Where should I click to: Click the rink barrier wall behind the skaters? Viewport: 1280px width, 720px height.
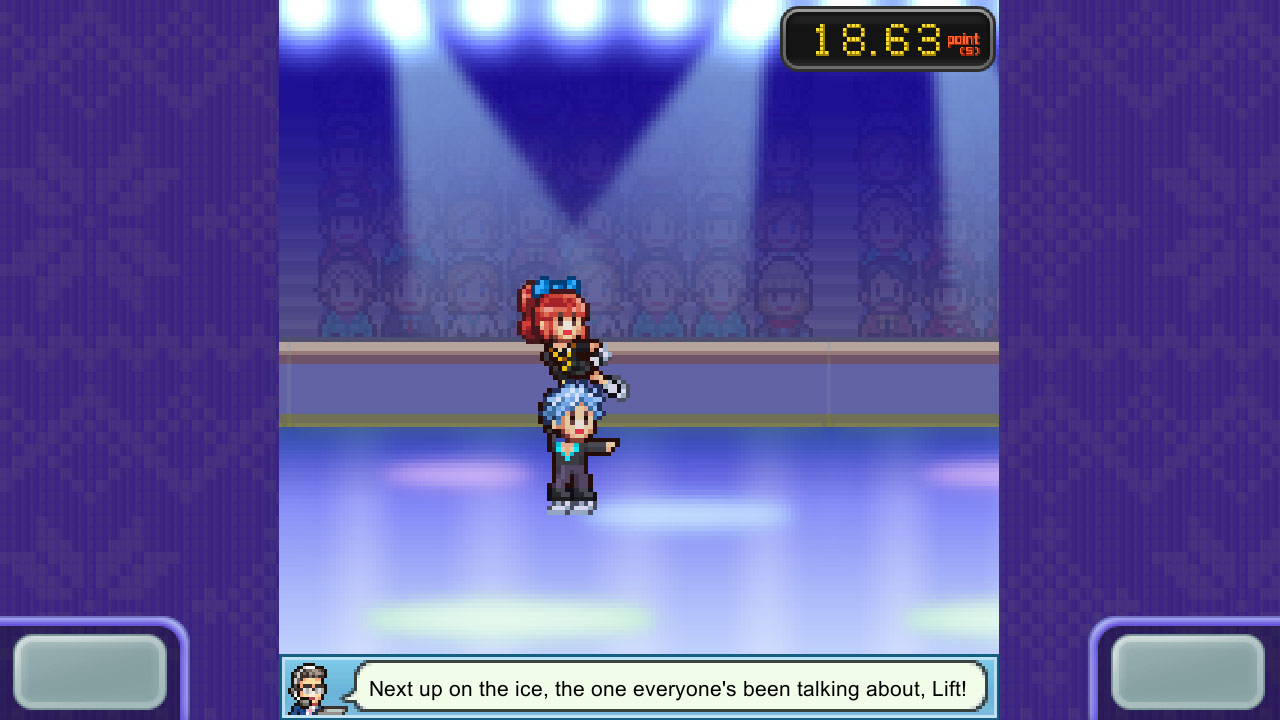click(x=780, y=385)
